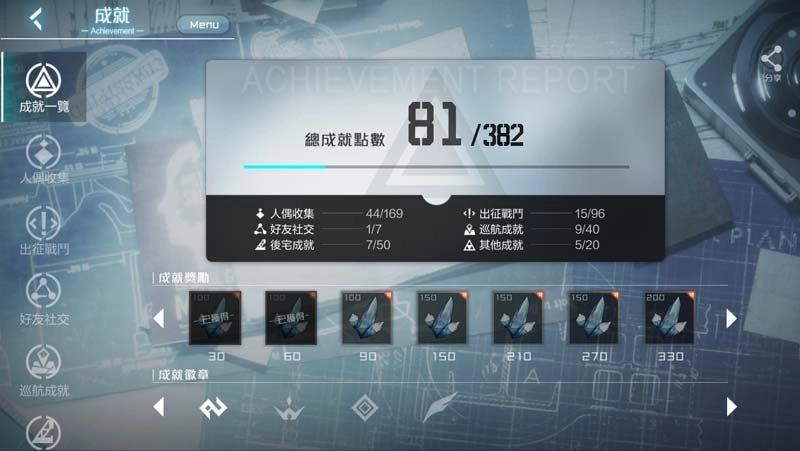Select the 330-point crystal reward
Screen dimensions: 800x451
tap(669, 318)
